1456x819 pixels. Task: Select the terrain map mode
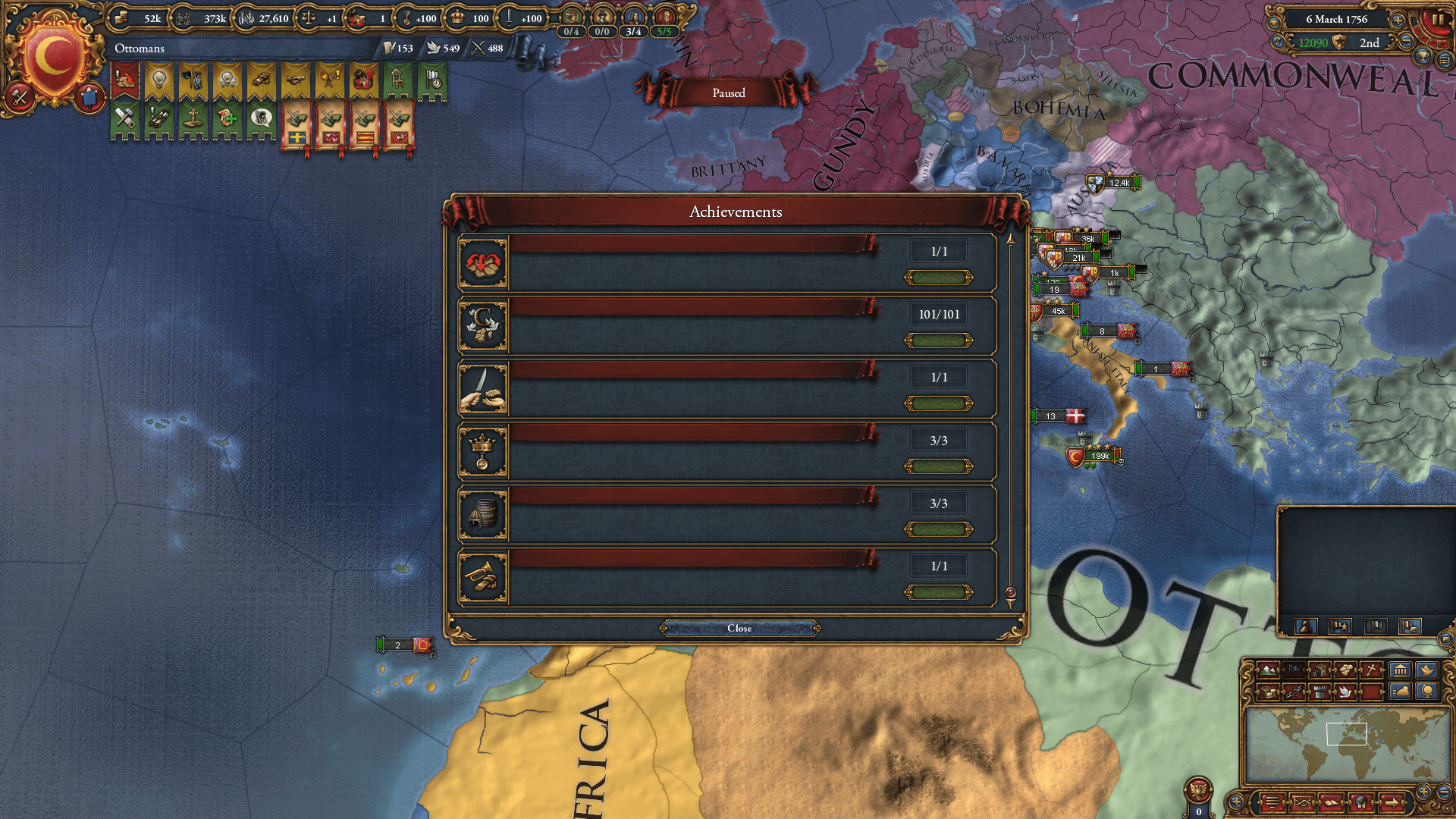[x=1268, y=671]
